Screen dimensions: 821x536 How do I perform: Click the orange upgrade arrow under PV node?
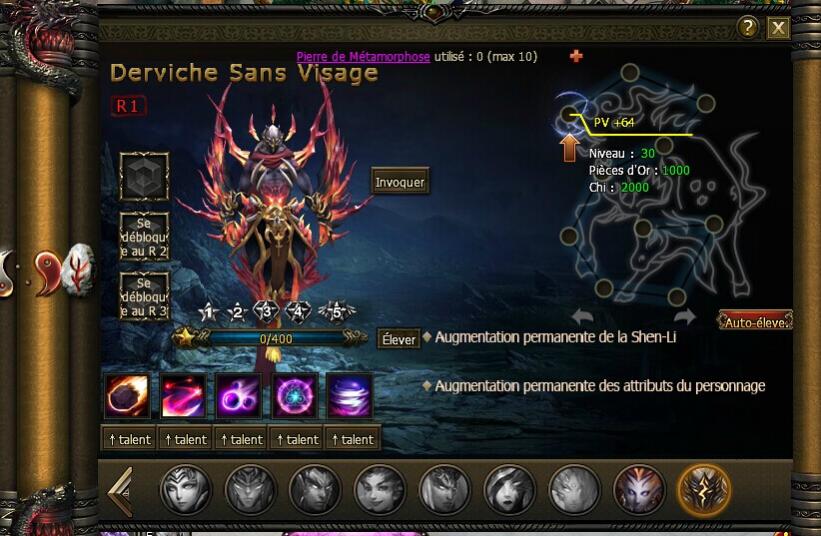tap(569, 149)
